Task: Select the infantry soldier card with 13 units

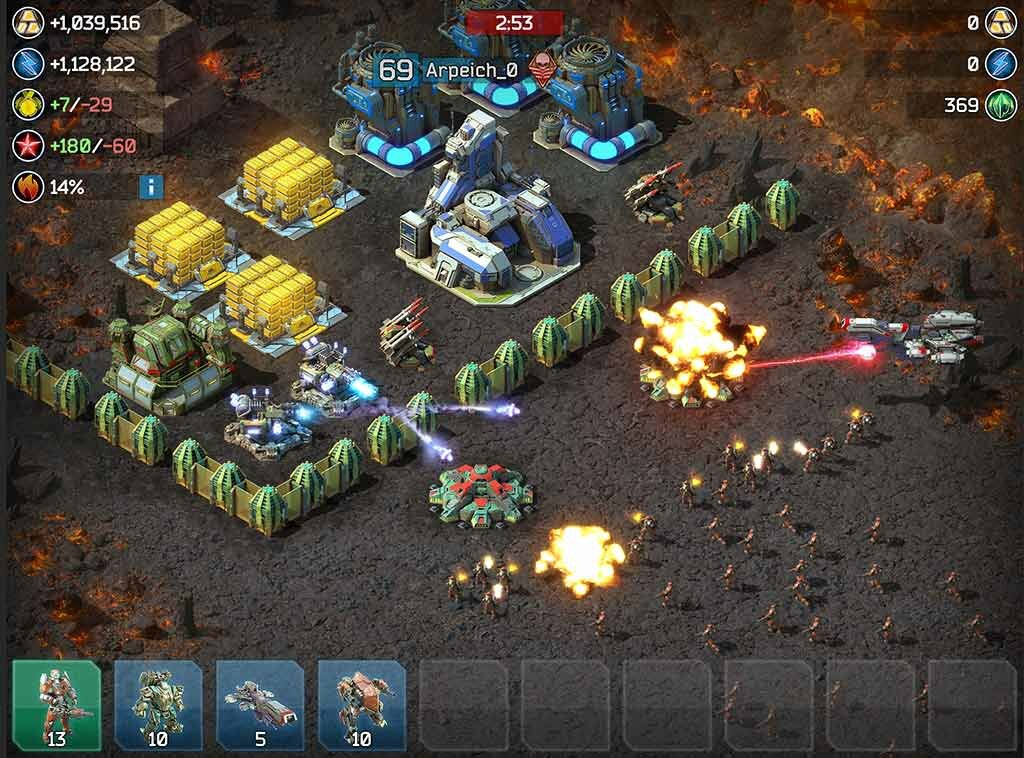Action: [x=56, y=704]
